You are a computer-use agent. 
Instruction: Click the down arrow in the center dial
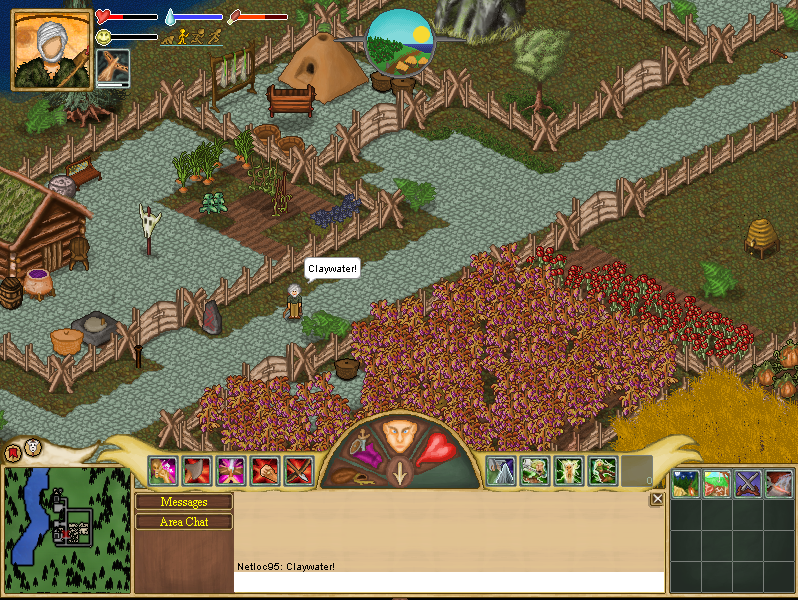click(399, 474)
